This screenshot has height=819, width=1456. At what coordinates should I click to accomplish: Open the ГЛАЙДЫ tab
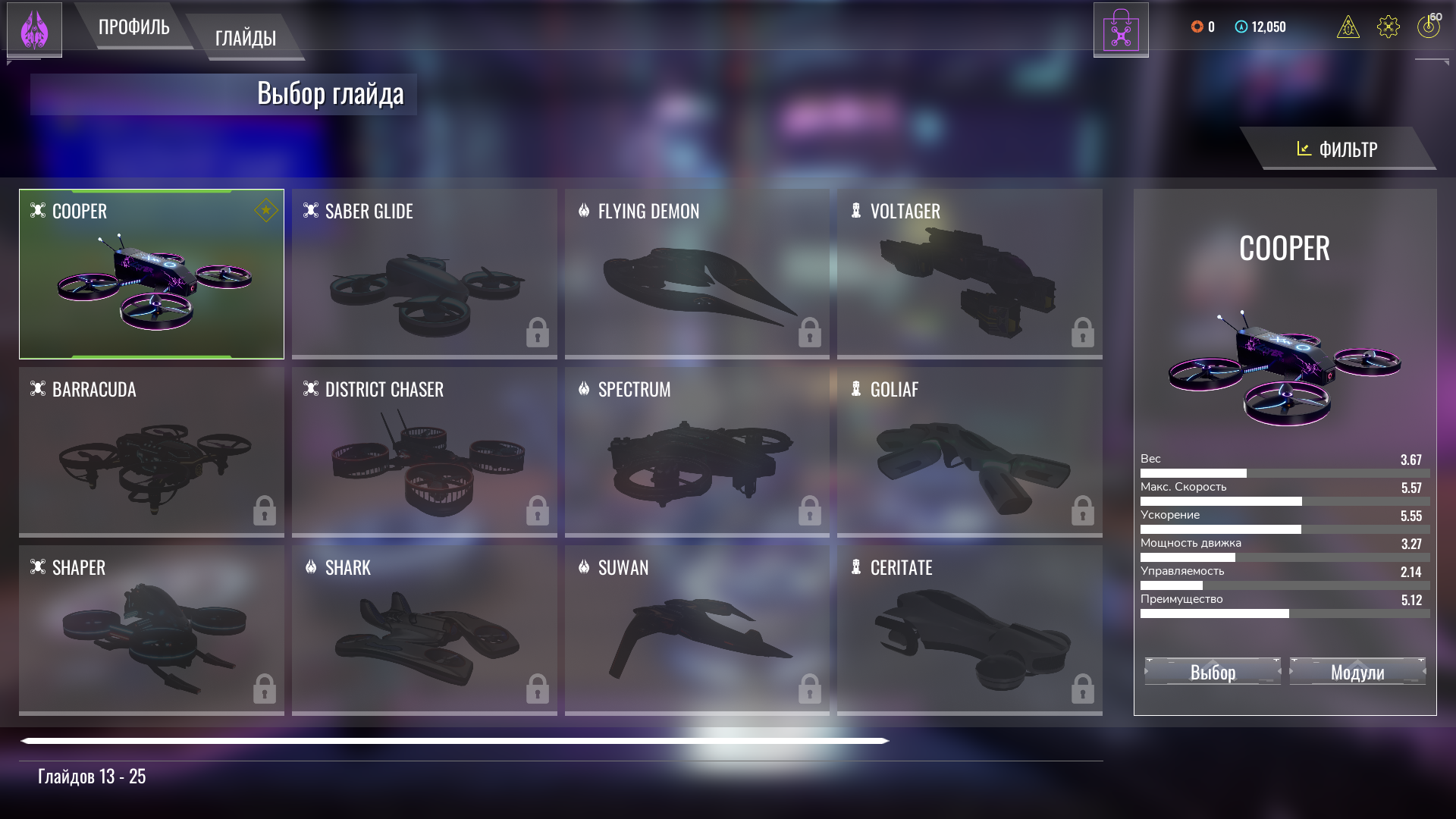pyautogui.click(x=245, y=38)
